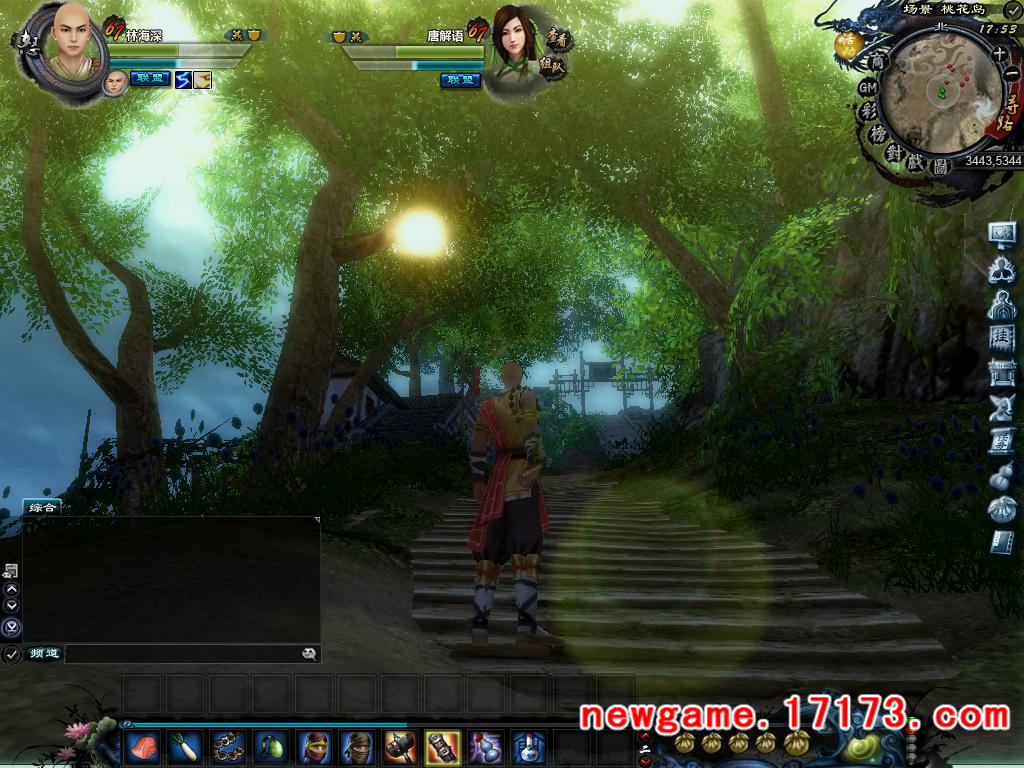Activate the hammer skill in the hotbar

click(x=399, y=746)
